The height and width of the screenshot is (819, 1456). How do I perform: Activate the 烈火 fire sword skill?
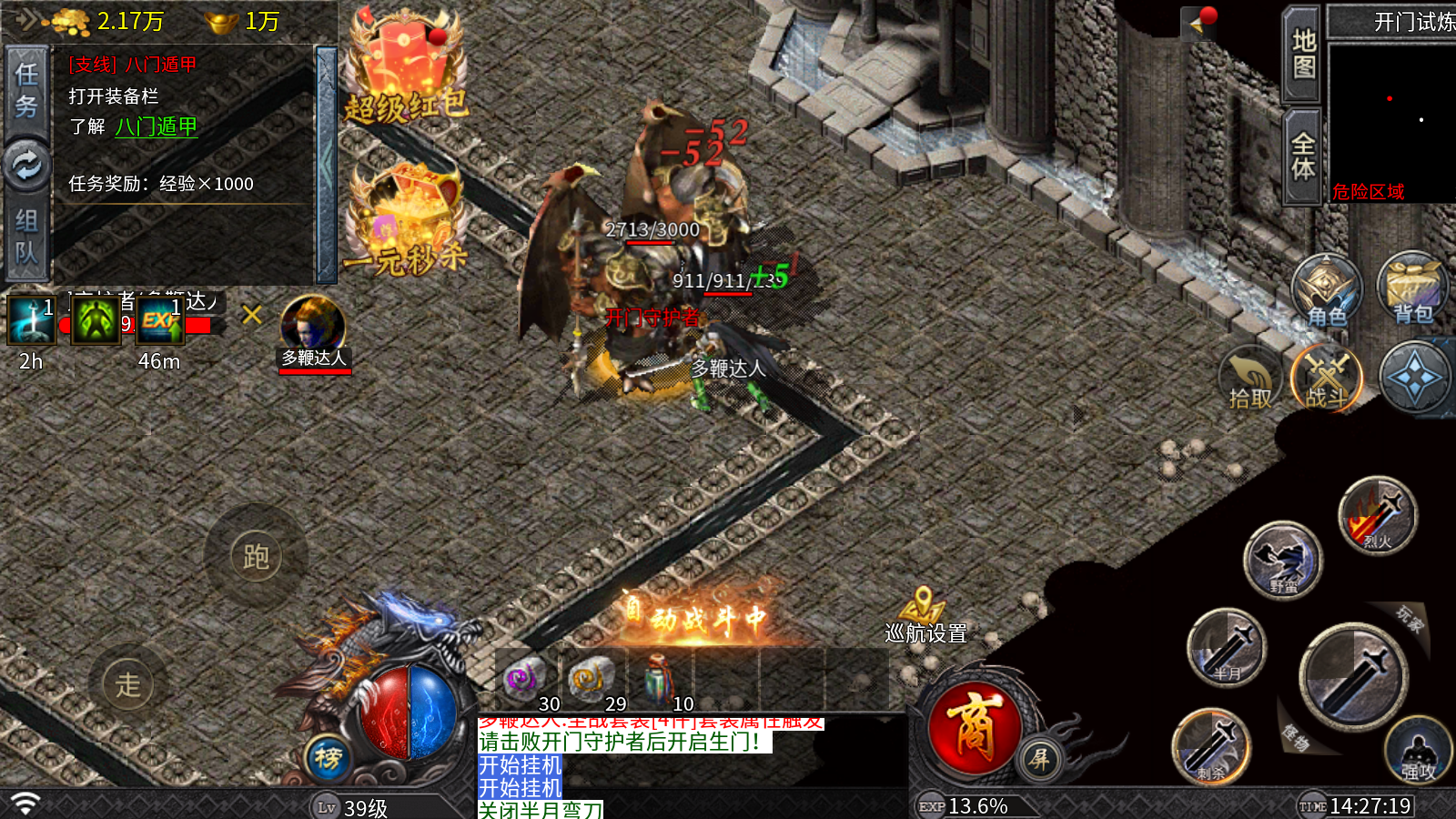pyautogui.click(x=1378, y=517)
